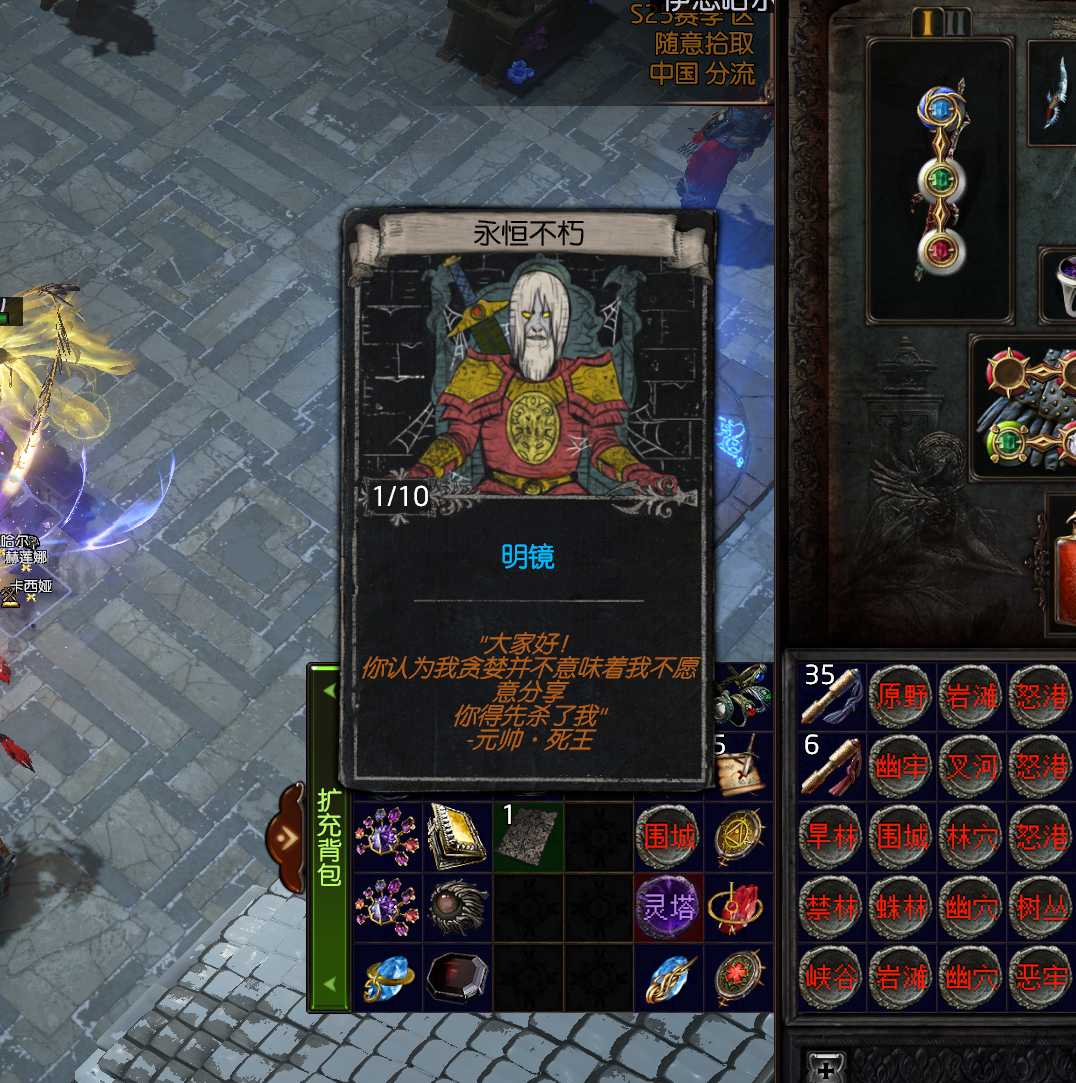Switch to weapon set II
Screen dimensions: 1076x1083
pos(957,21)
